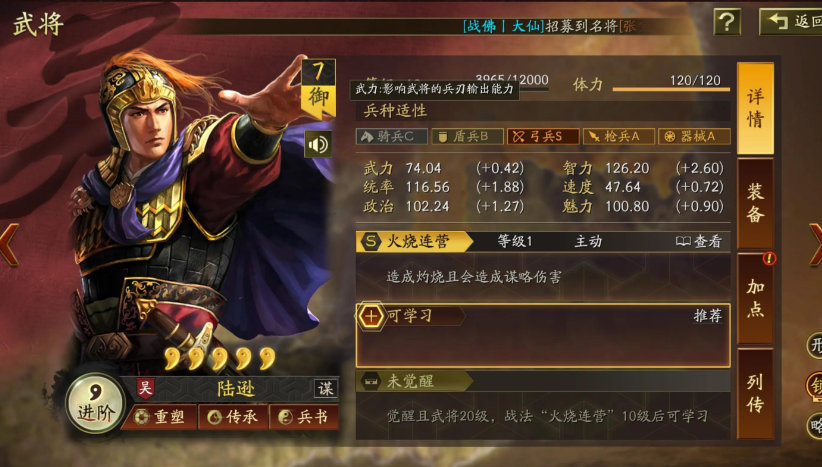Viewport: 822px width, 467px height.
Task: Open the 兵书 war manual button
Action: 302,417
